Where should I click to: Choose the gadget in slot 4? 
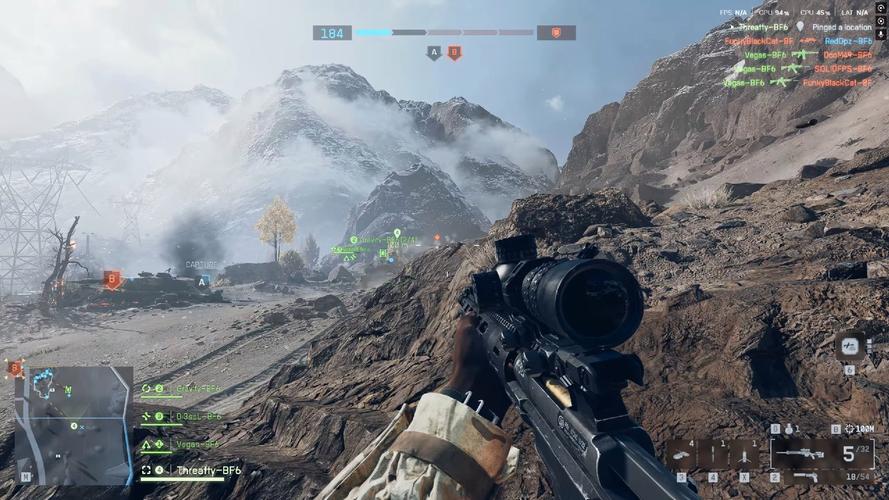tap(712, 453)
